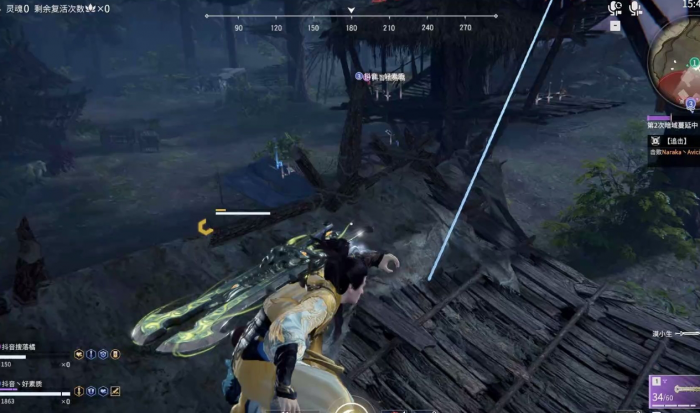Open the circular minimap
700x413 pixels.
point(680,55)
